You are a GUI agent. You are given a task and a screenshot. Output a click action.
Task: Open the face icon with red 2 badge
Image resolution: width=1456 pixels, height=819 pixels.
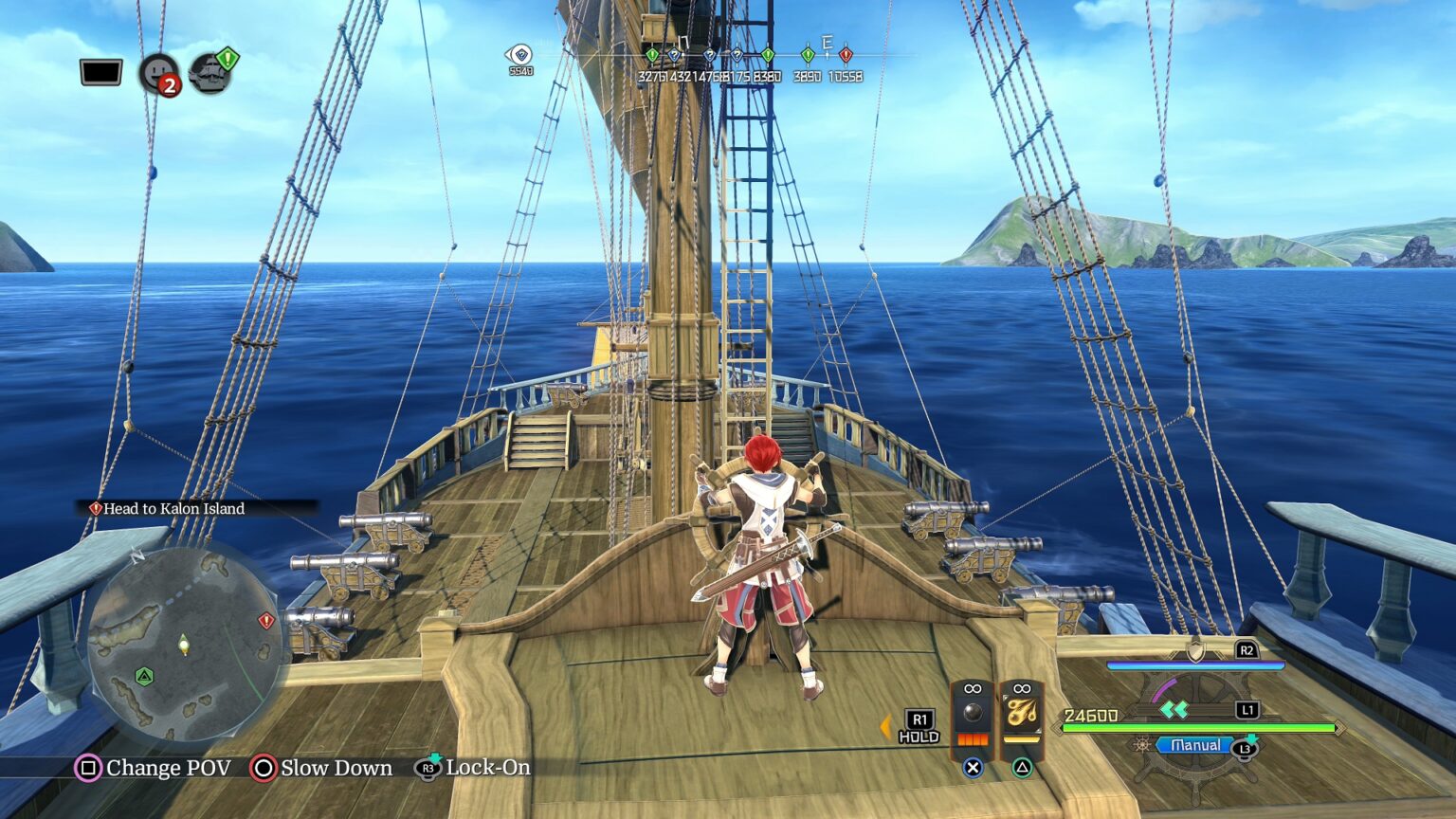point(158,73)
